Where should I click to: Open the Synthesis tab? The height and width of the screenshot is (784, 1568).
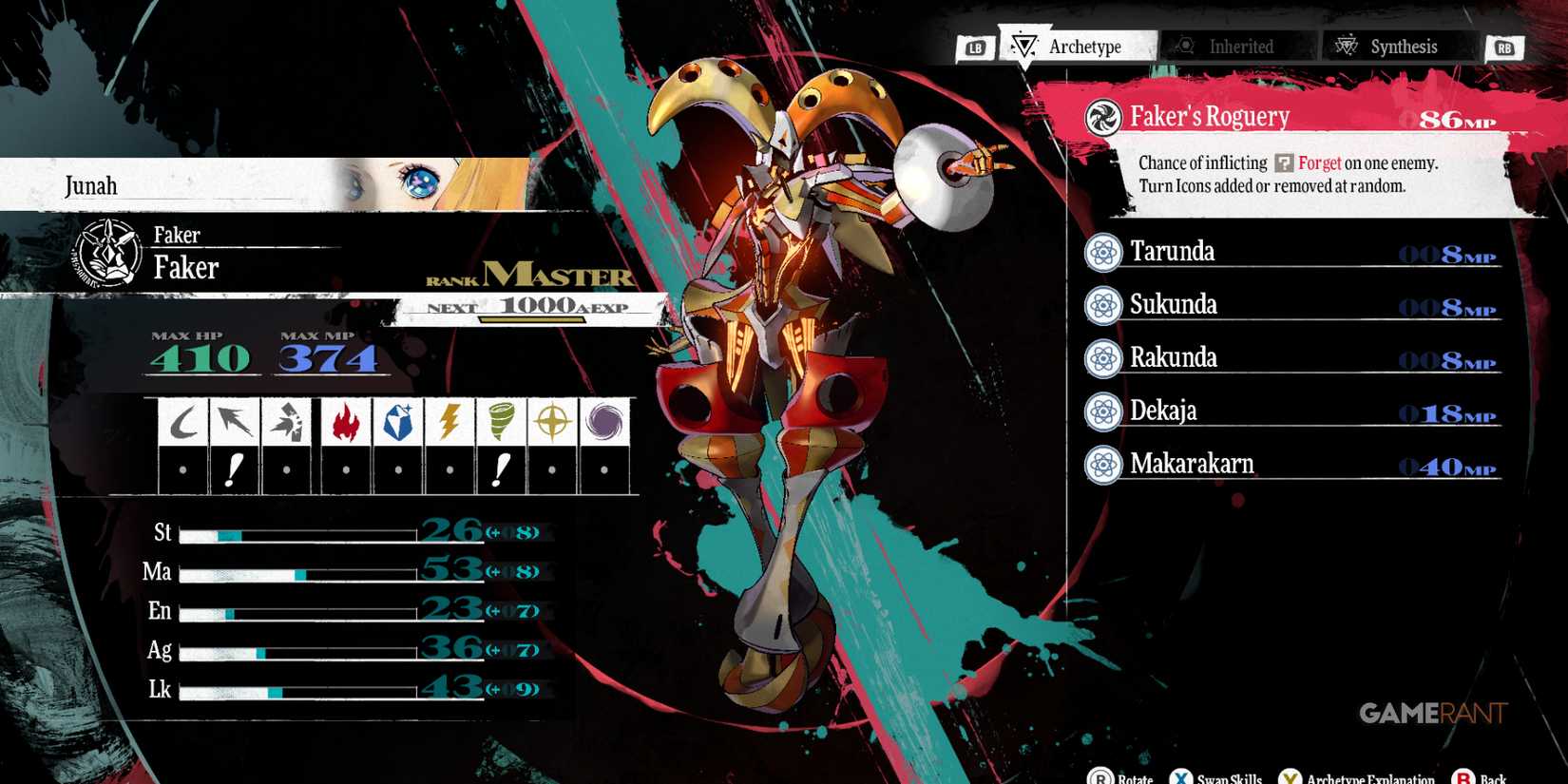pos(1397,46)
